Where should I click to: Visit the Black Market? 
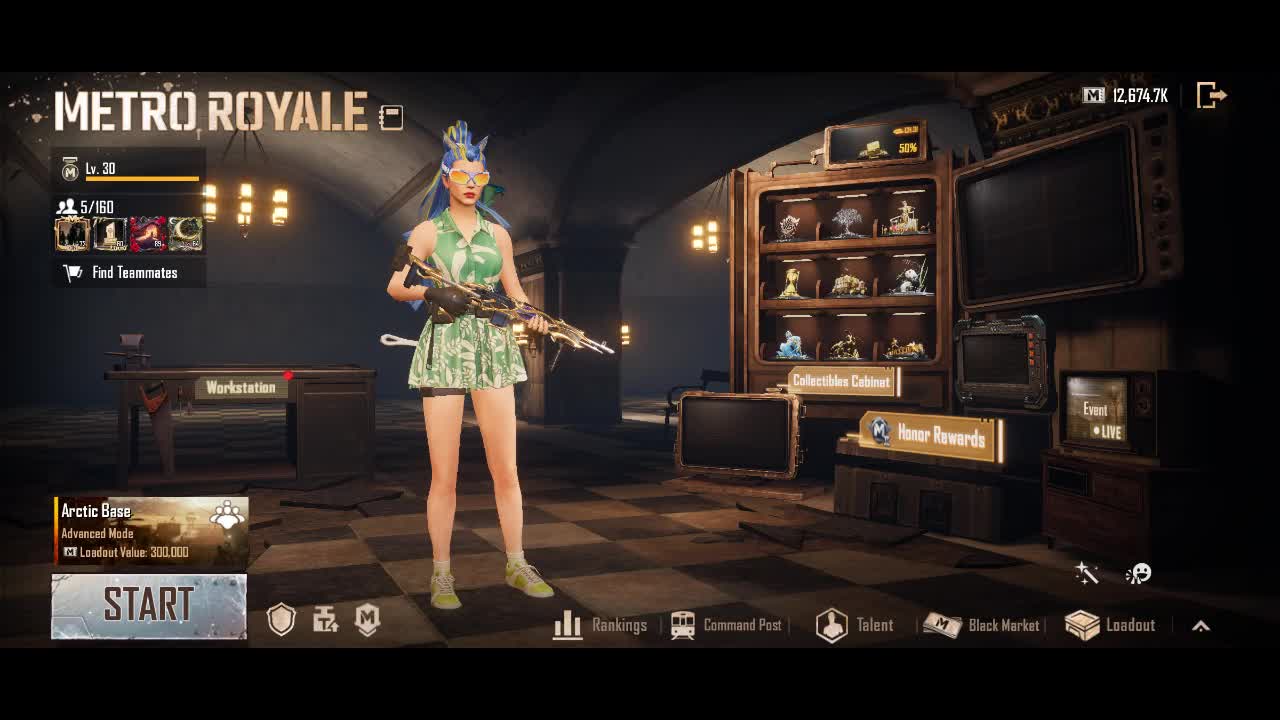tap(981, 625)
